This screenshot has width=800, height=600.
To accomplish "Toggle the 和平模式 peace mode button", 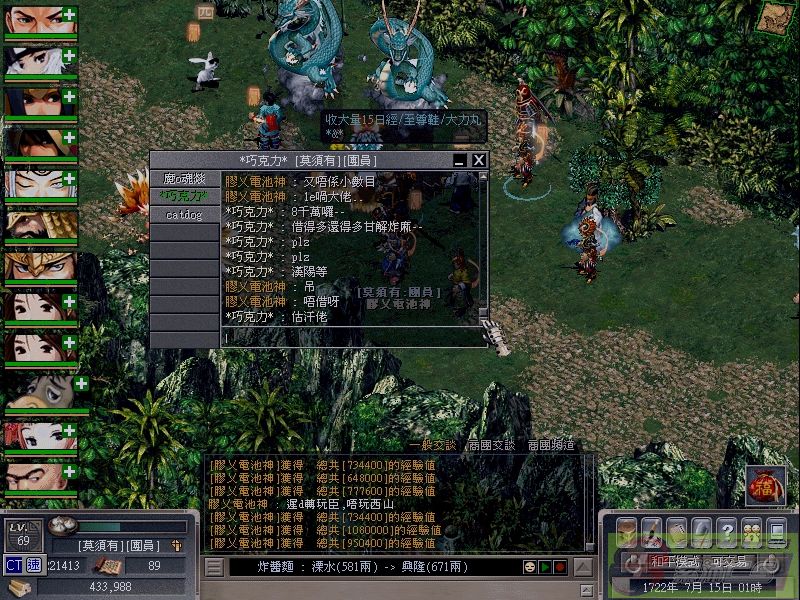I will [663, 562].
